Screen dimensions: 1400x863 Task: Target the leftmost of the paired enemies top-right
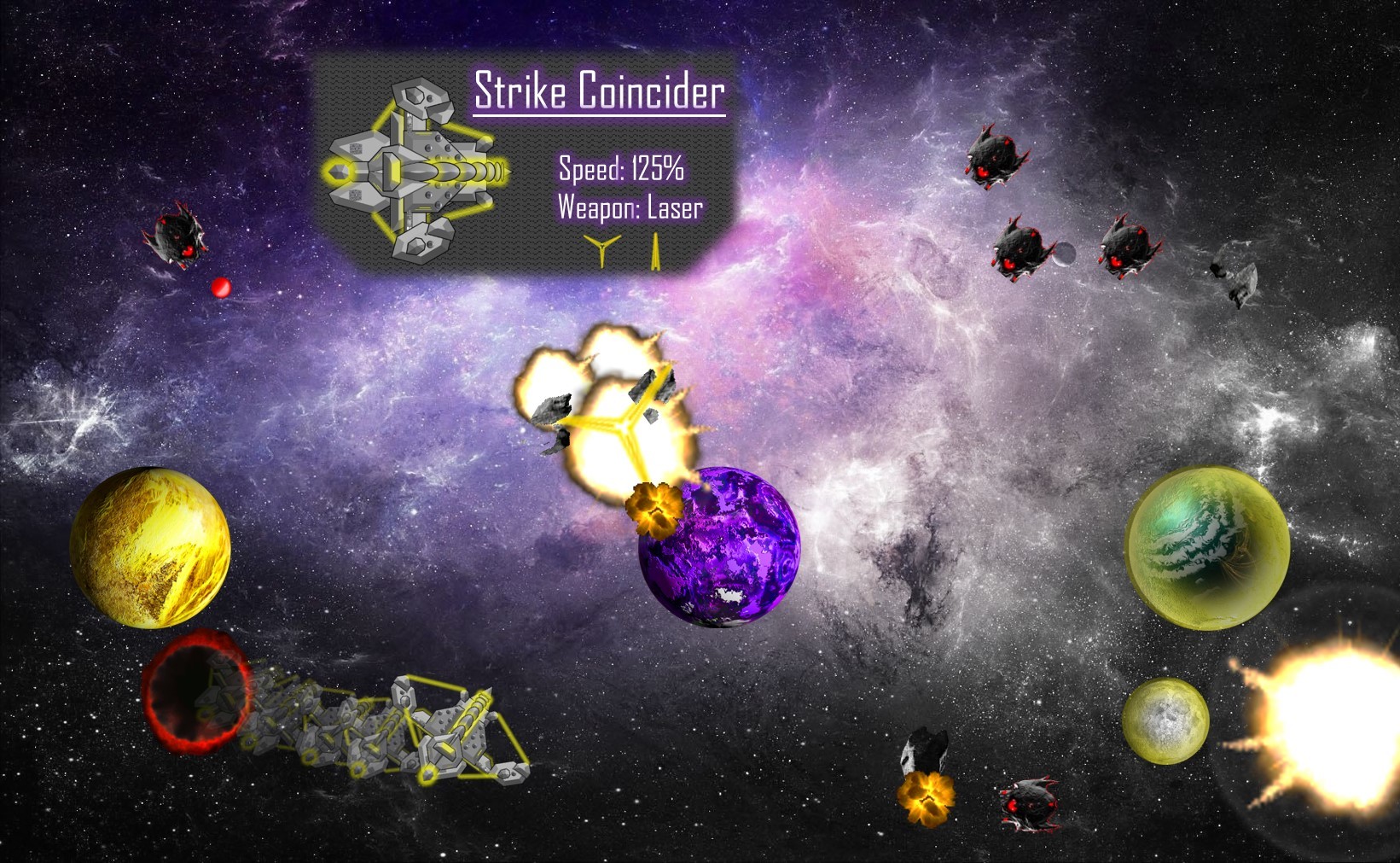click(1020, 251)
